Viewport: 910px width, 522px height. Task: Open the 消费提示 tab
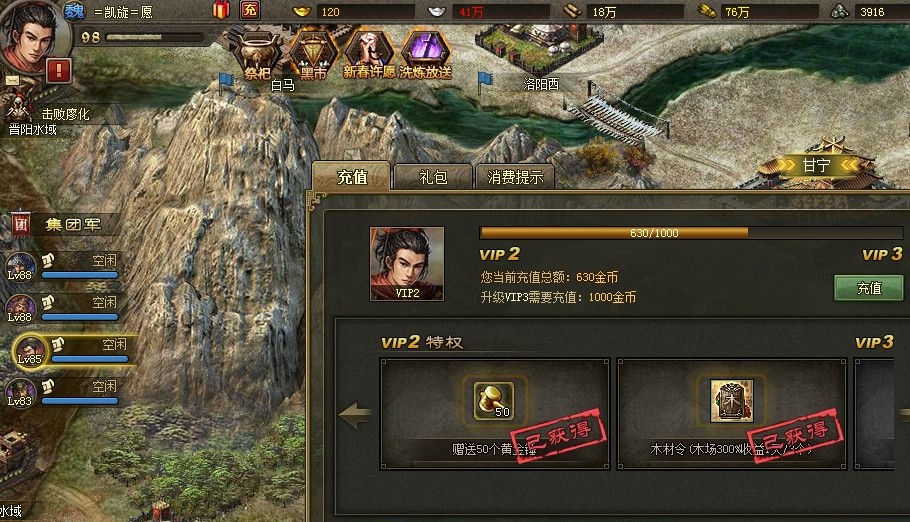(x=515, y=178)
